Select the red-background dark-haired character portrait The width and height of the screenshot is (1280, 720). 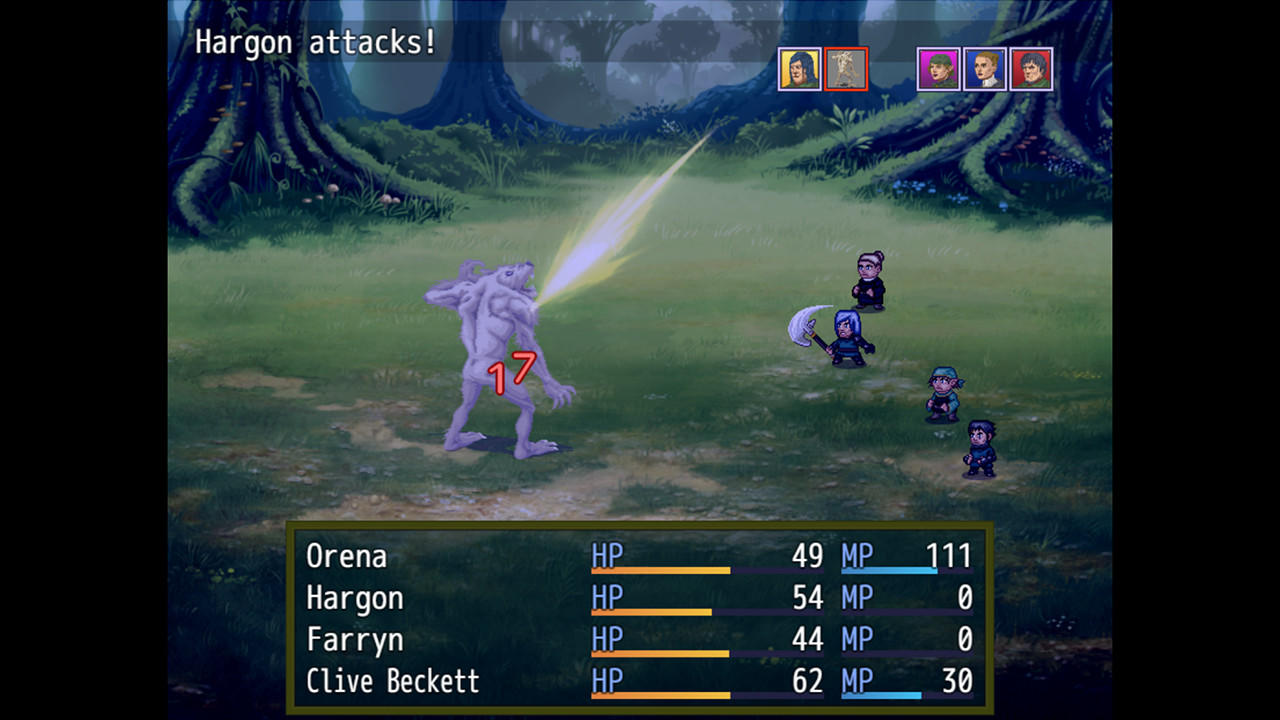(1032, 70)
